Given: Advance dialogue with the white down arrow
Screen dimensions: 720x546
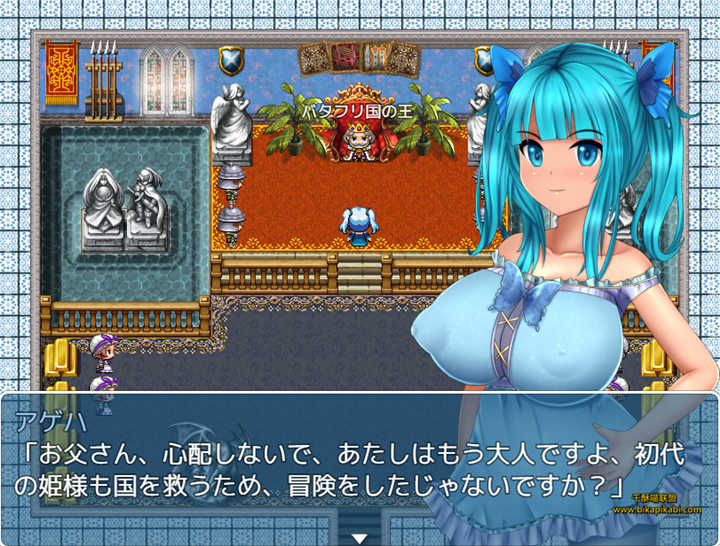Looking at the screenshot, I should coord(360,537).
